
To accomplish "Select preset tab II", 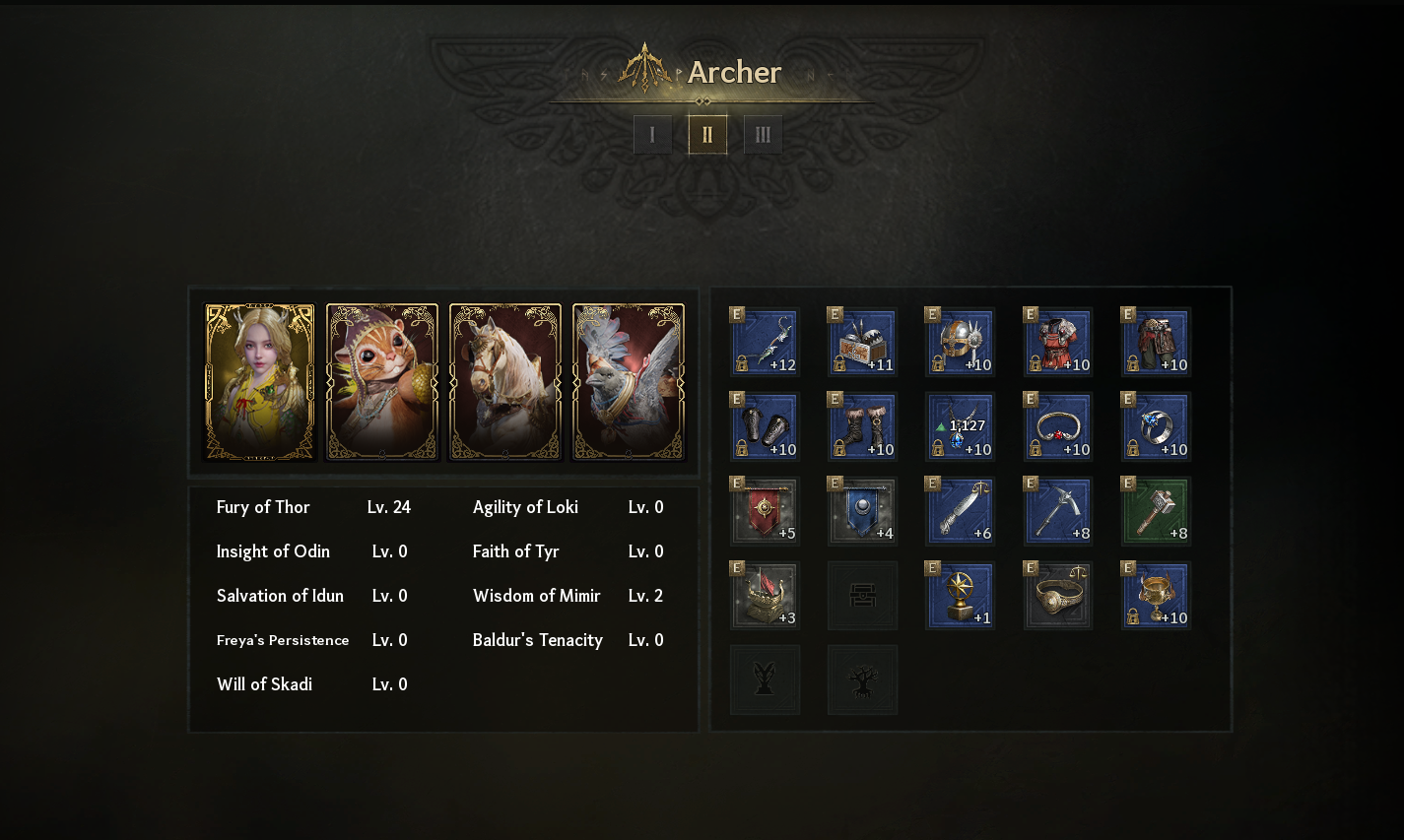I will click(x=707, y=135).
